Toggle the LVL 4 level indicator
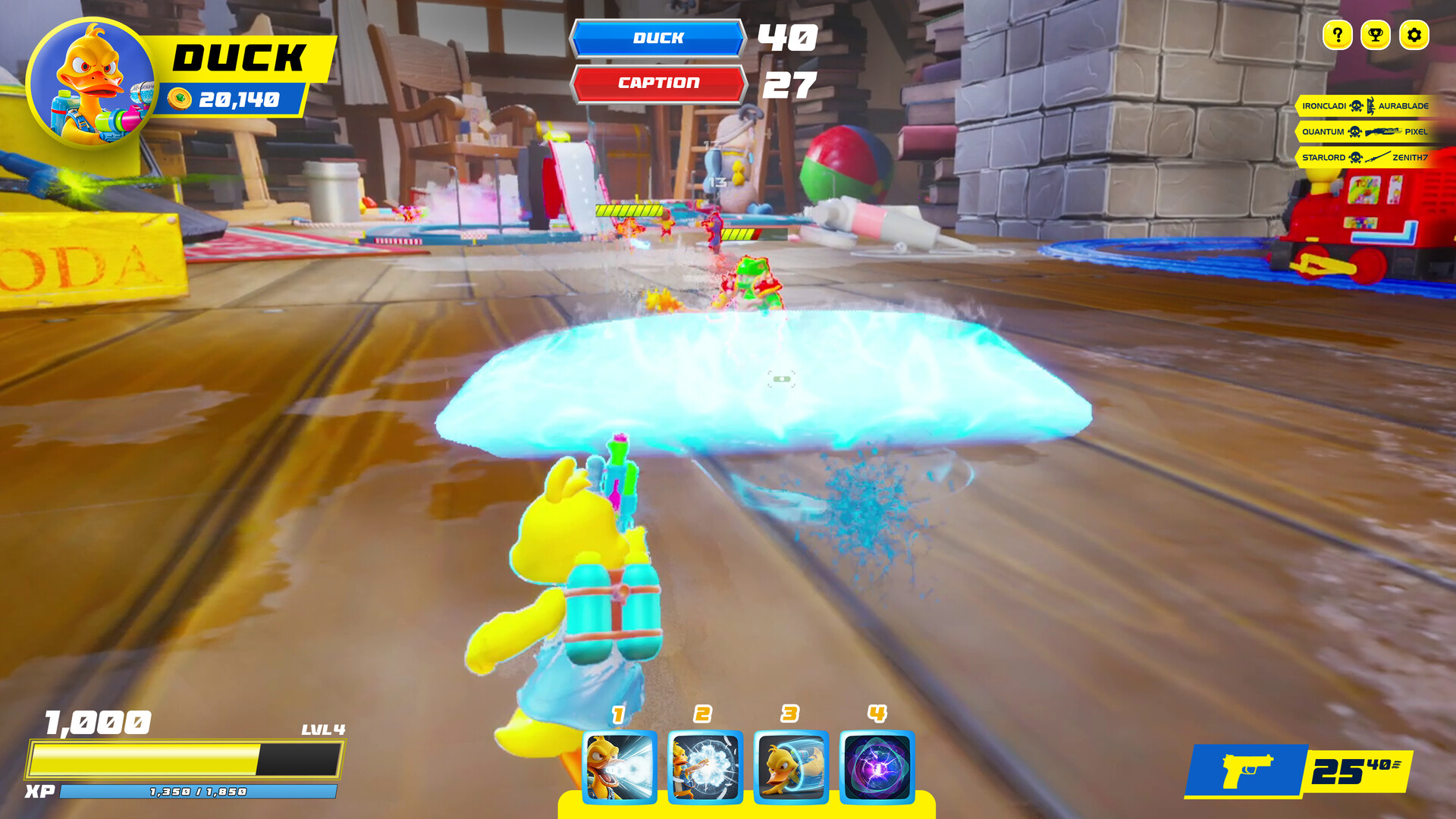Viewport: 1456px width, 819px height. coord(322,730)
